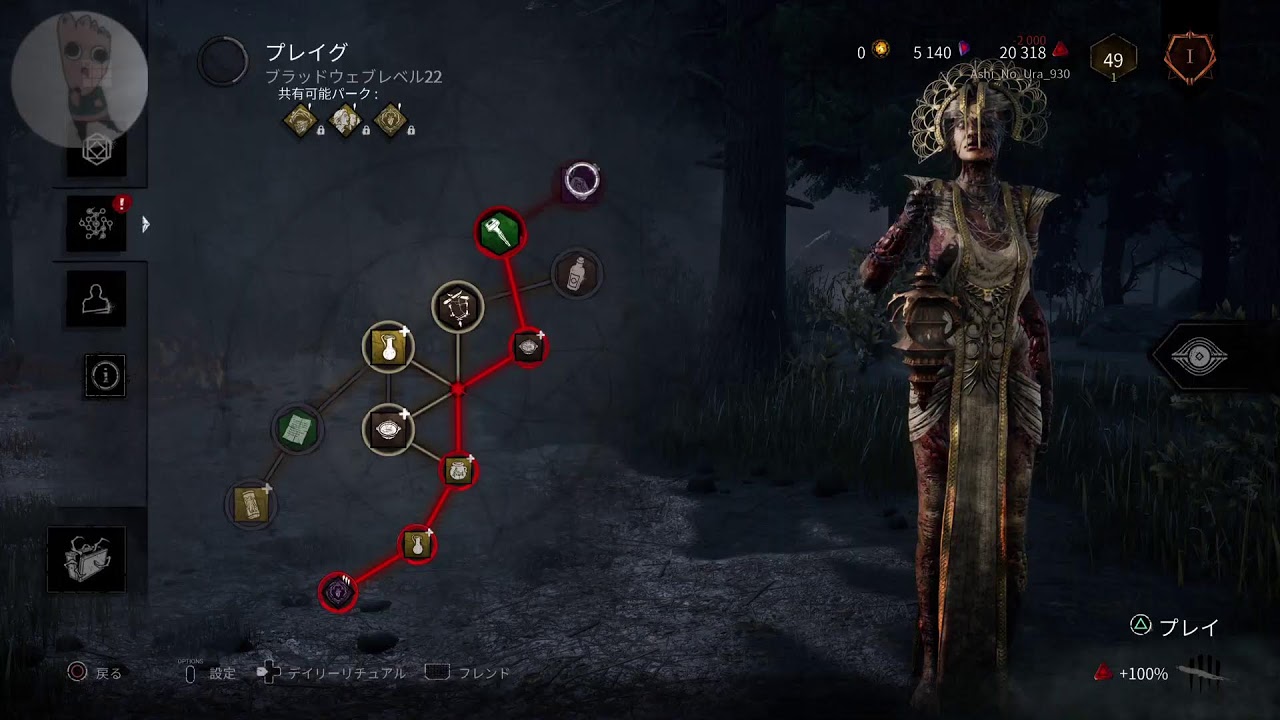Select the red-ringed brown incense bowl node

[x=528, y=347]
